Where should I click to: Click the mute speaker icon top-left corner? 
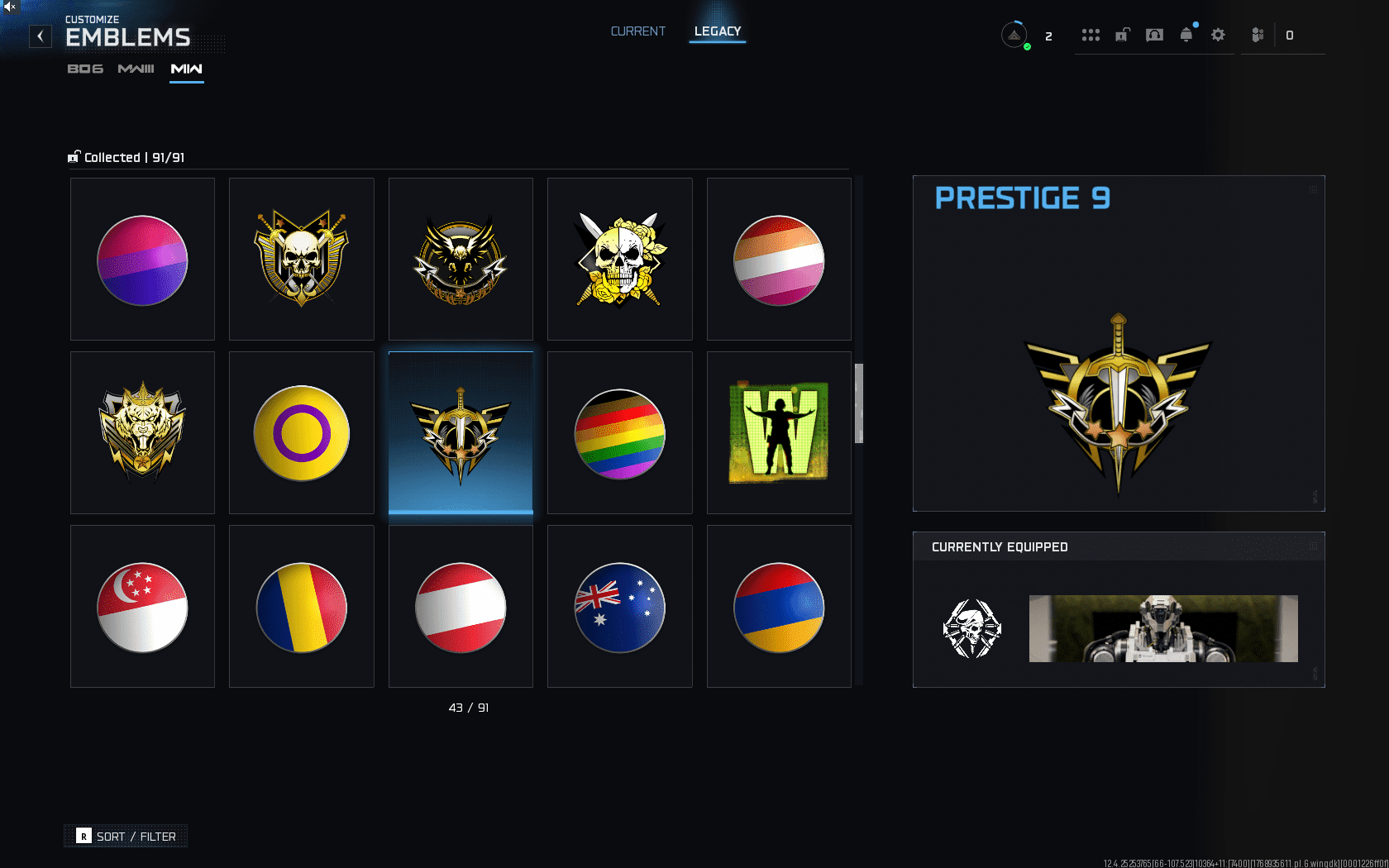pos(8,8)
